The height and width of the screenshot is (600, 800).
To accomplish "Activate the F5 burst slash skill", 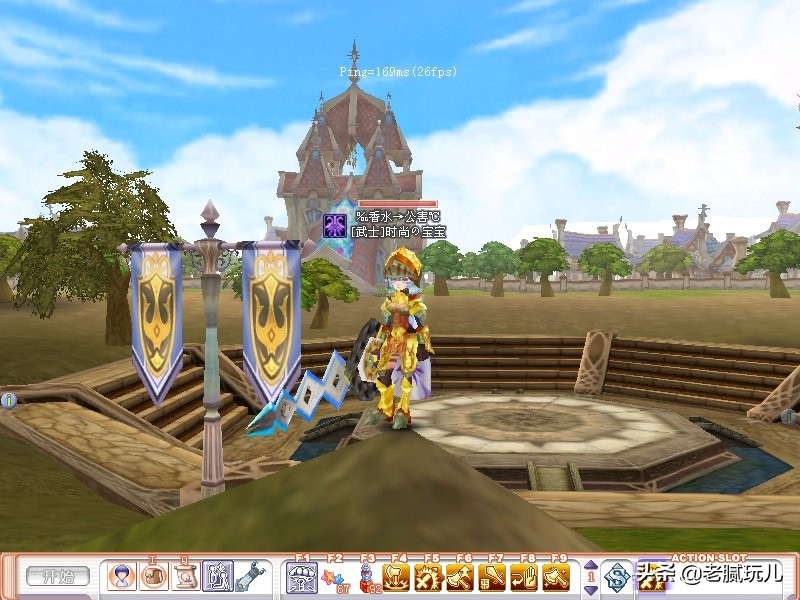I will (430, 577).
